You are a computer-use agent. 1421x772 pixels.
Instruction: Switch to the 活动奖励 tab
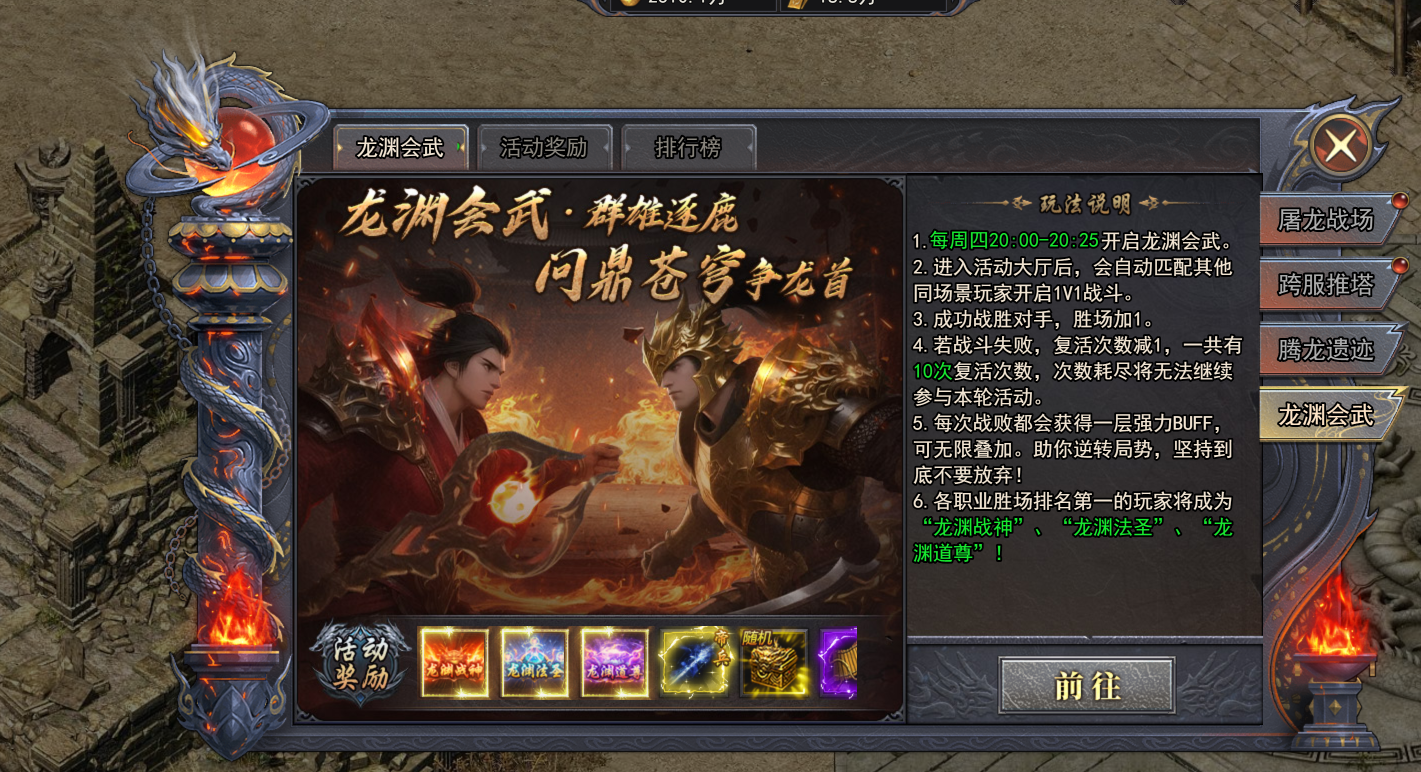pos(543,146)
